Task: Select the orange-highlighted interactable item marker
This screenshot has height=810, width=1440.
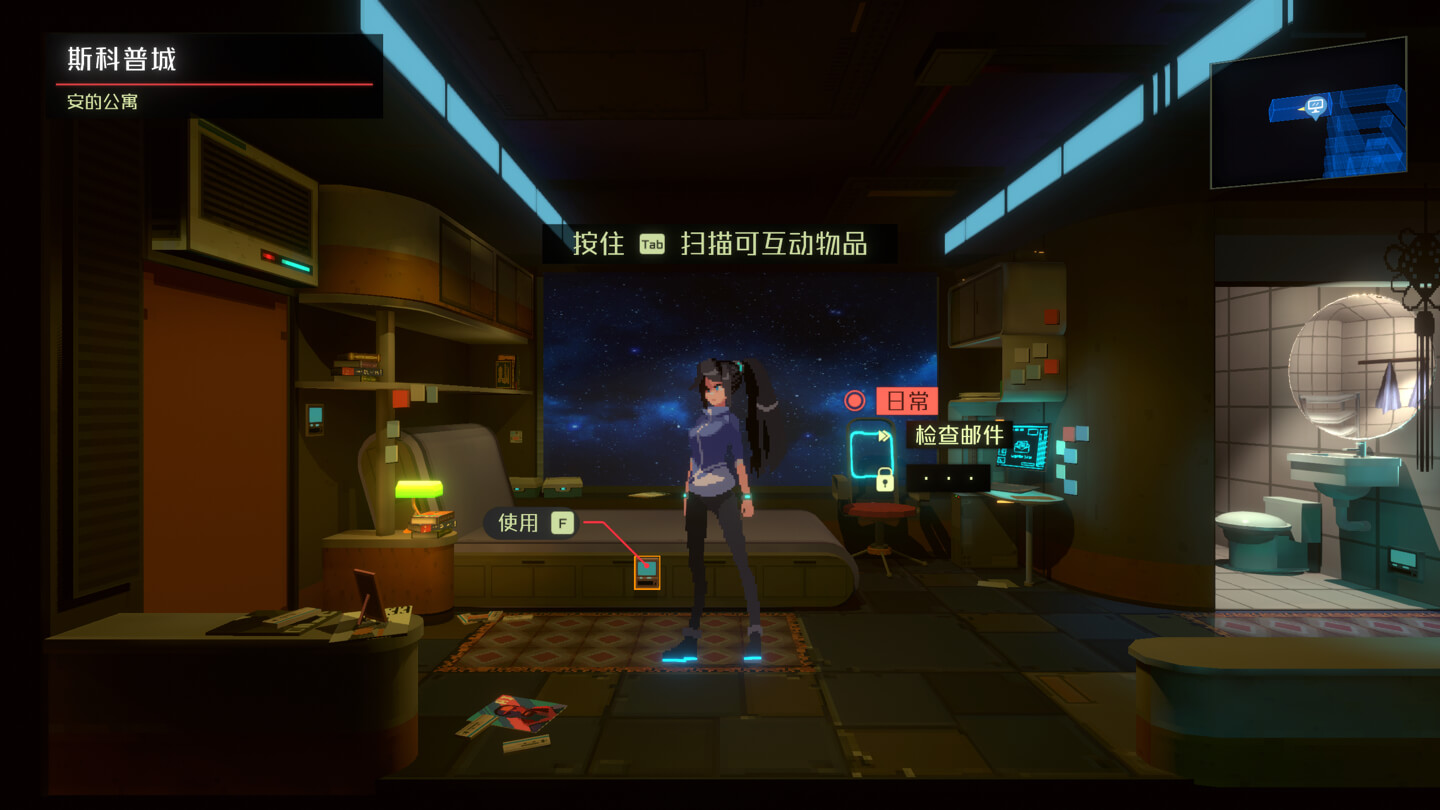Action: coord(647,572)
